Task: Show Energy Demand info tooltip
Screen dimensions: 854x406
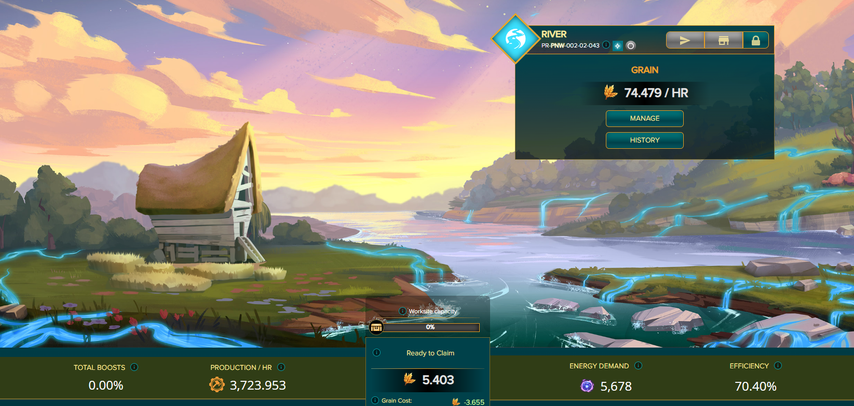Action: [x=637, y=366]
